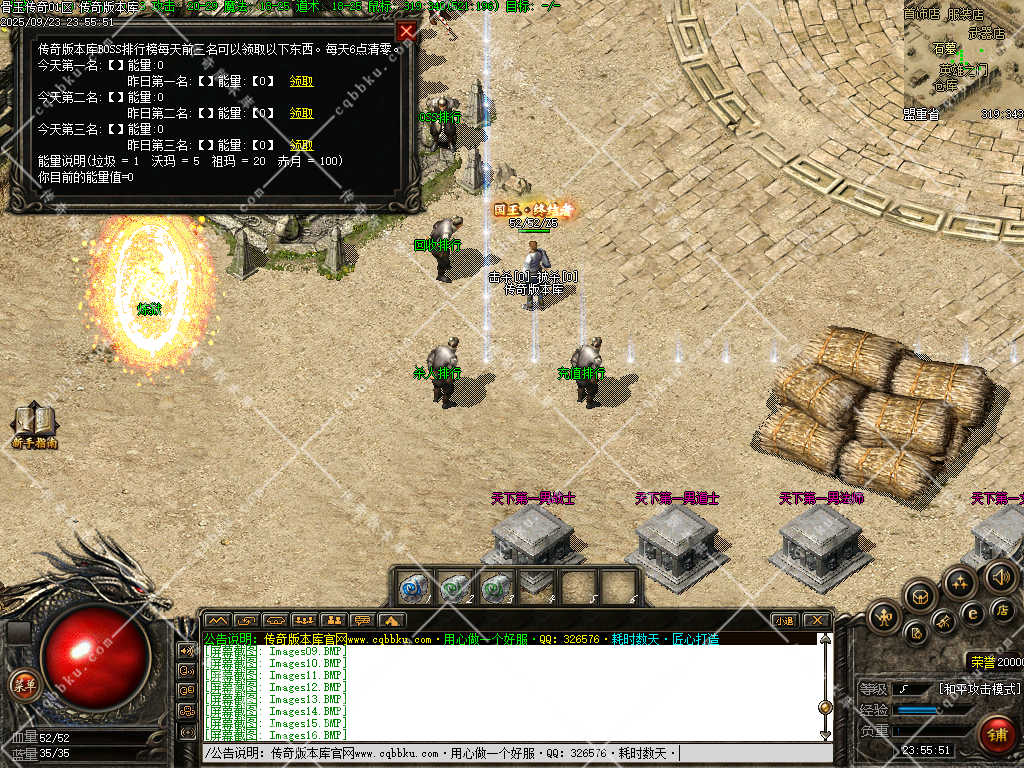
Task: Click the round 'e' icon button
Action: coord(971,613)
